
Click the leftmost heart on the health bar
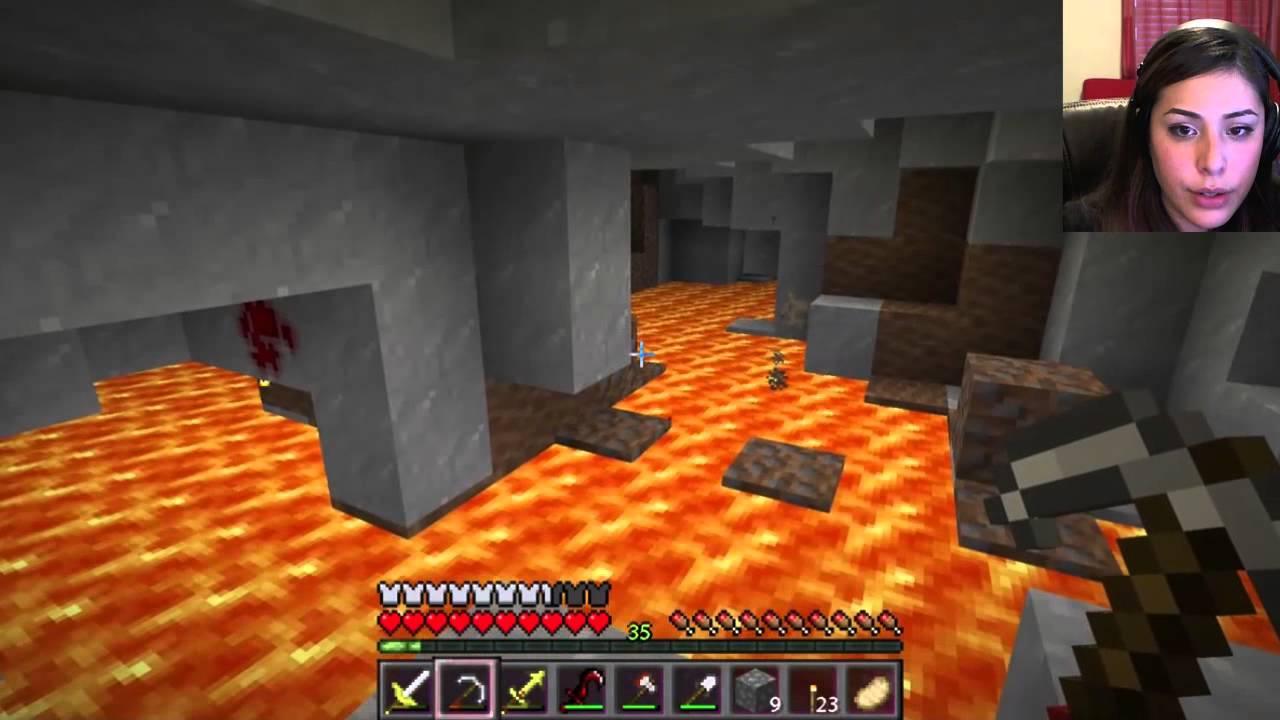point(388,621)
